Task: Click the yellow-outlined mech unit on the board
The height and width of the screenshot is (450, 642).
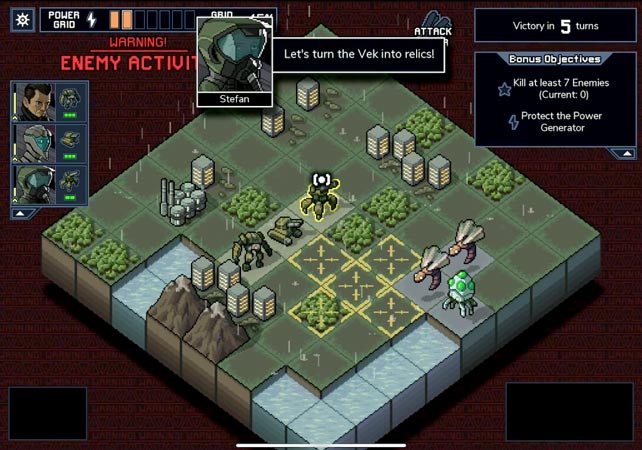Action: point(320,195)
